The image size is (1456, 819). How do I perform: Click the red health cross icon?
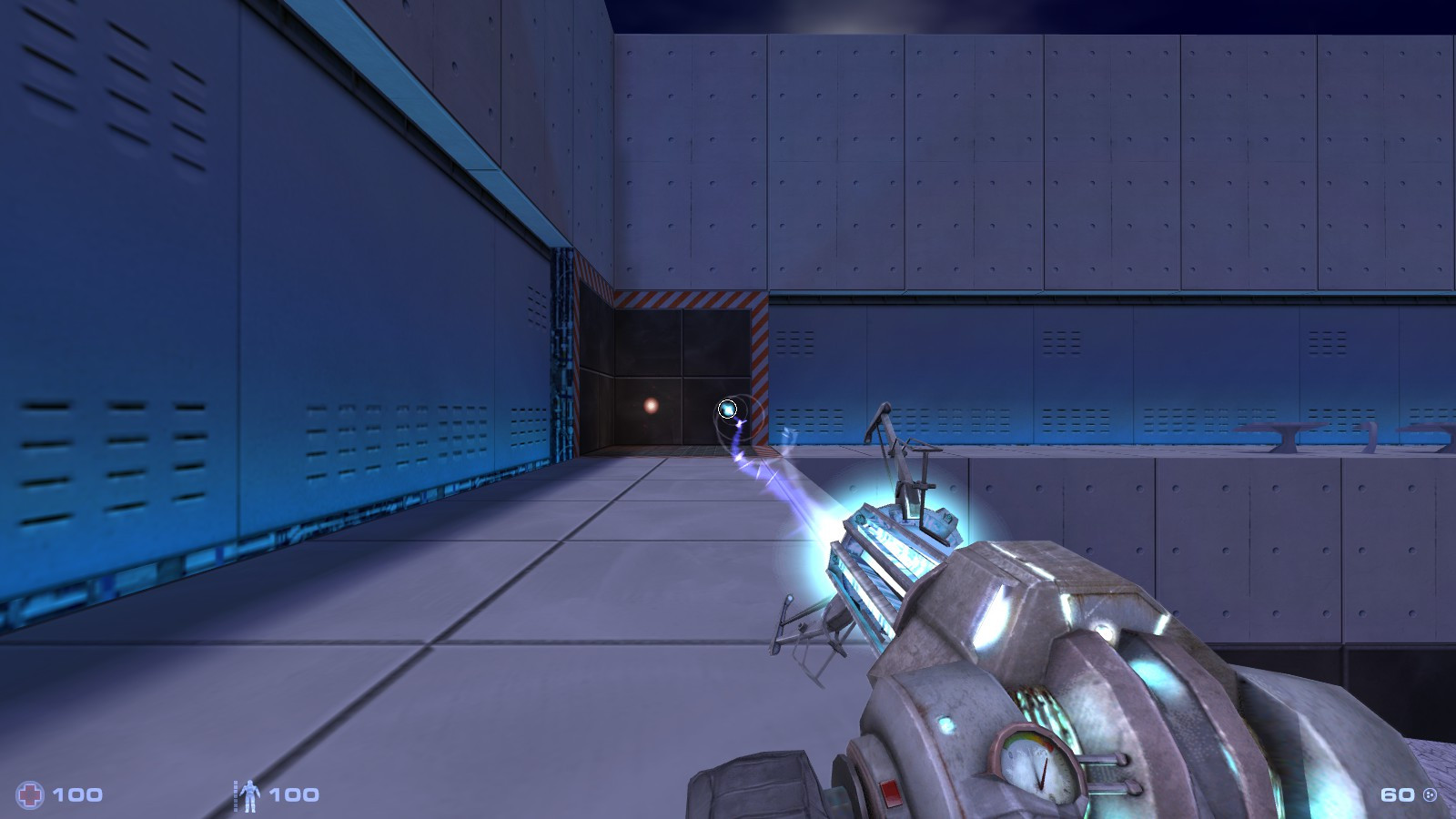point(29,794)
